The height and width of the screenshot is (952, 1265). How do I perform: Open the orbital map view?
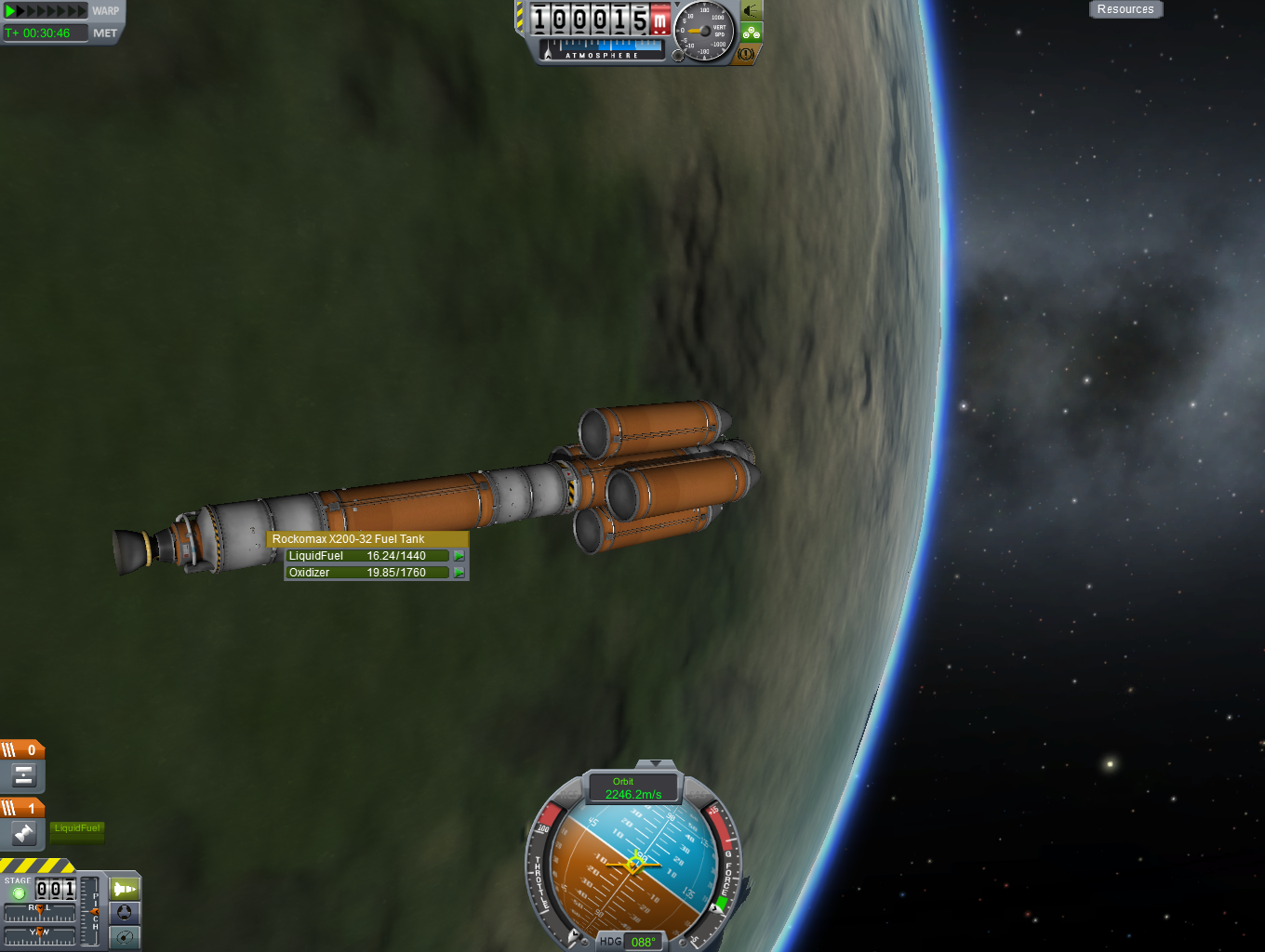(x=125, y=937)
